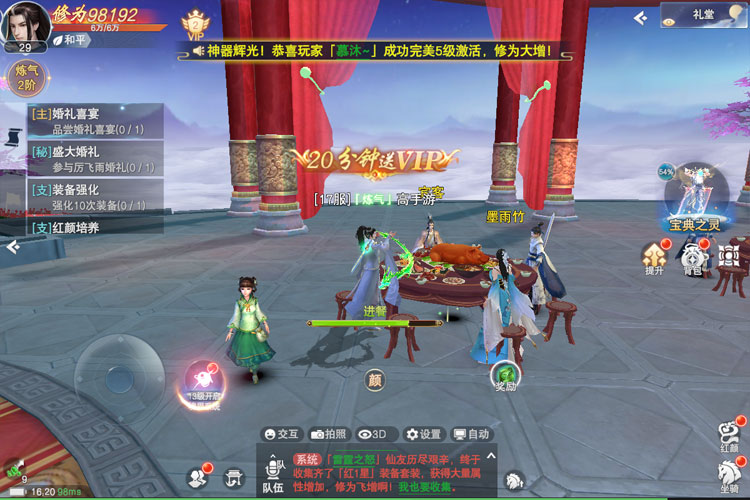The width and height of the screenshot is (750, 500).
Task: Open the 拍照 photo mode
Action: [329, 434]
